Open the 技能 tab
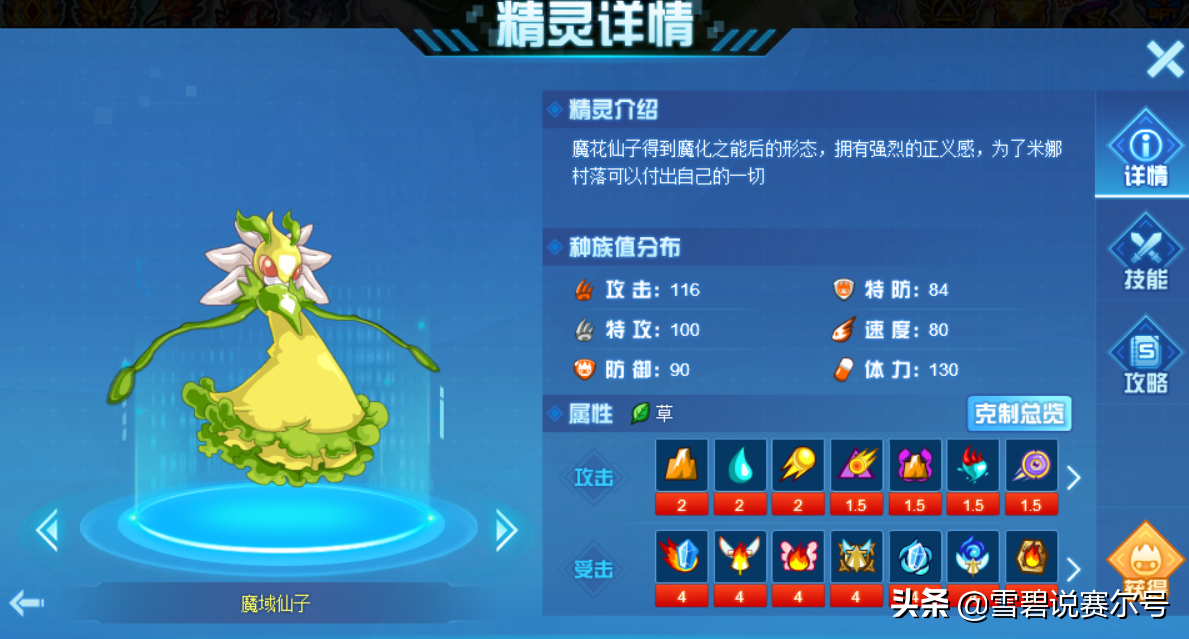 pyautogui.click(x=1145, y=254)
